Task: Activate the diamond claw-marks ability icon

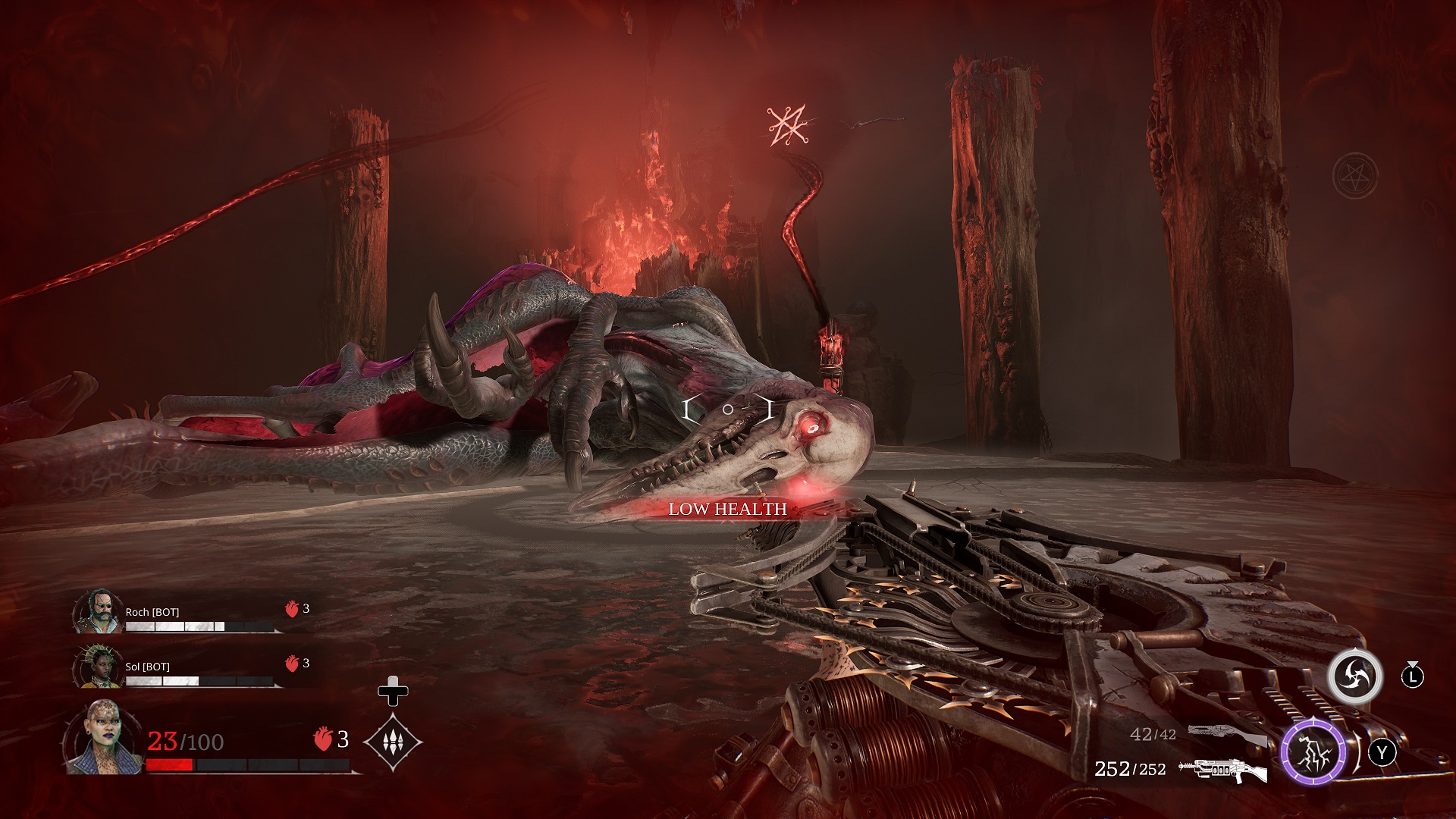Action: coord(393,742)
